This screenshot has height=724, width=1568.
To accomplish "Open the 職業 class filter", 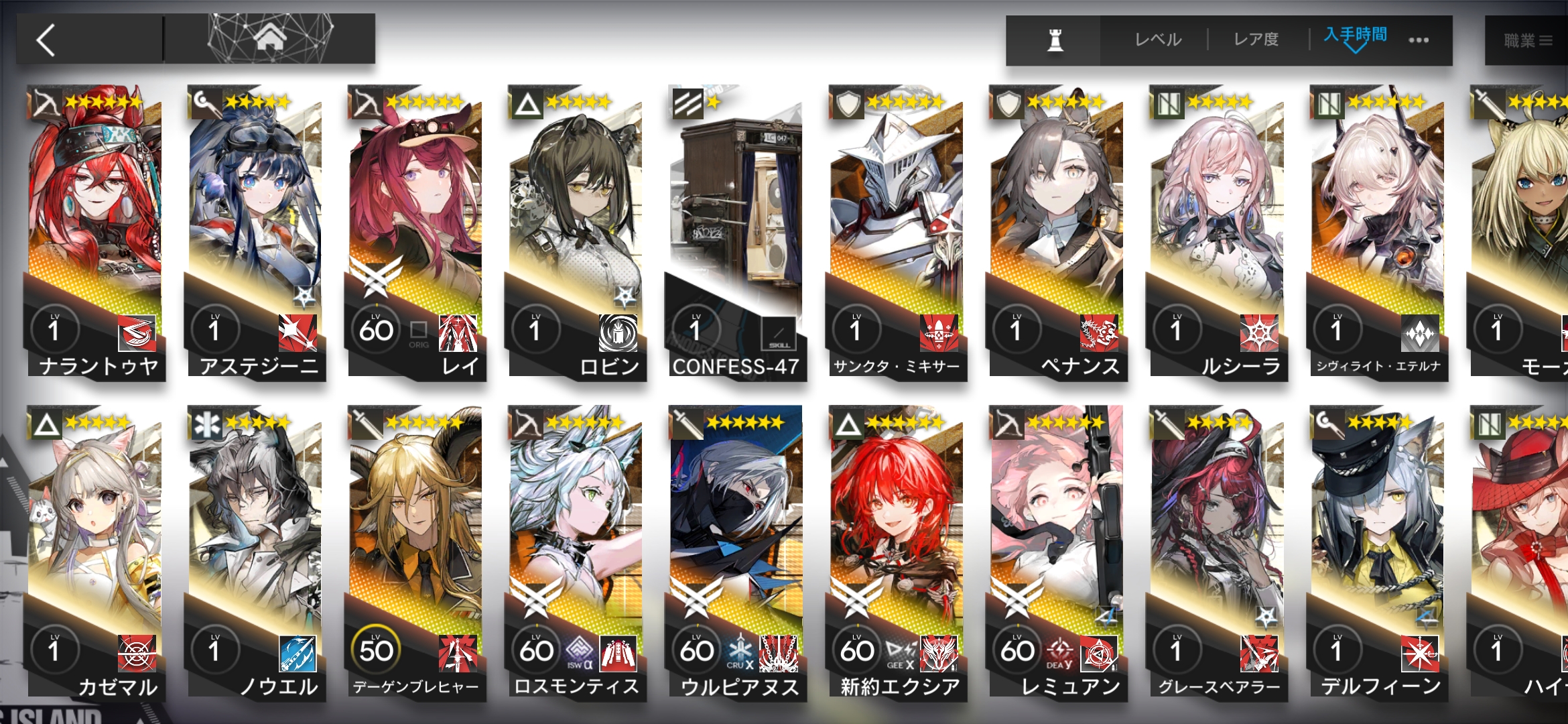I will point(1528,41).
